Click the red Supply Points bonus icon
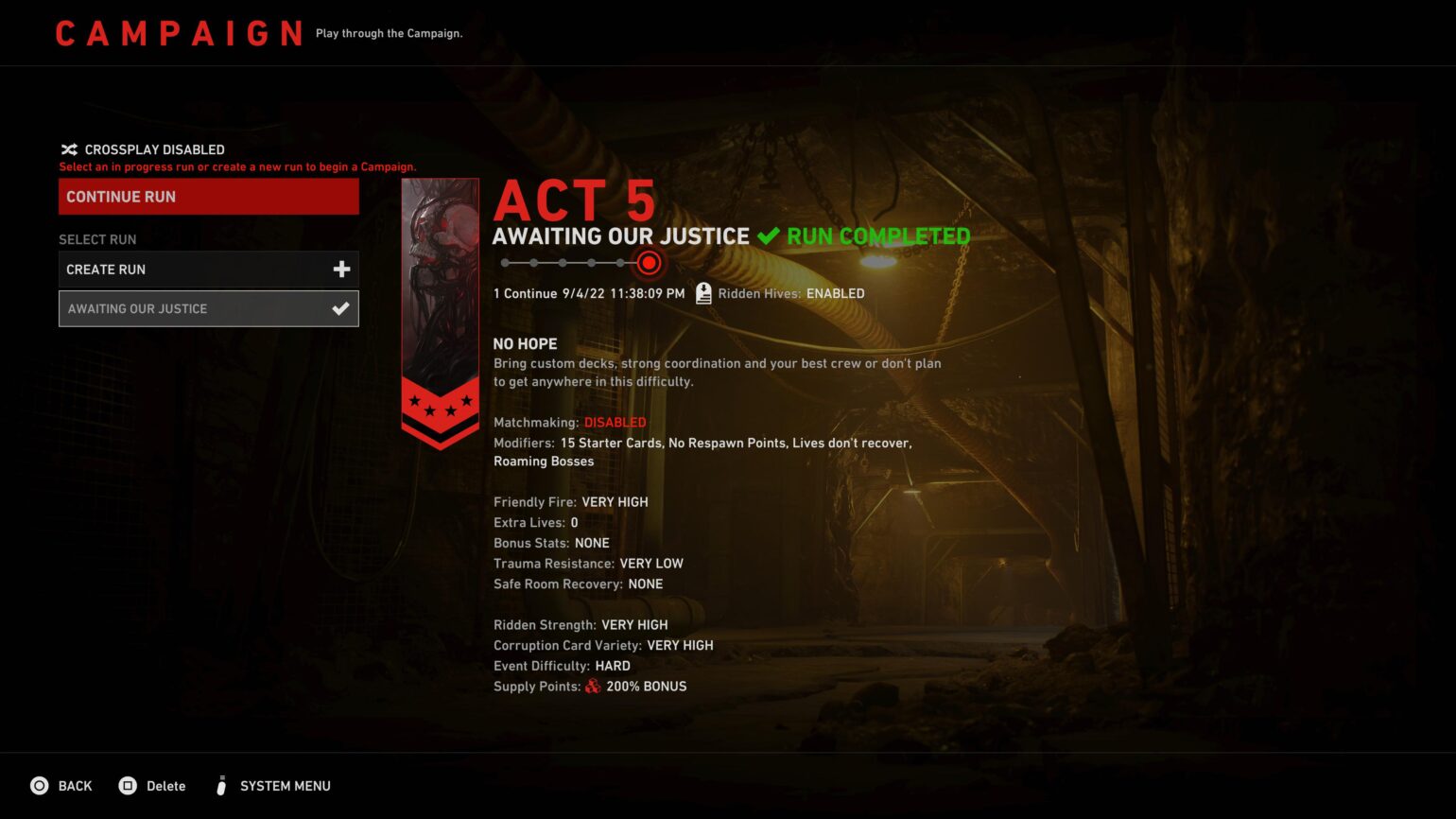Screen dimensions: 1456x819 point(595,687)
